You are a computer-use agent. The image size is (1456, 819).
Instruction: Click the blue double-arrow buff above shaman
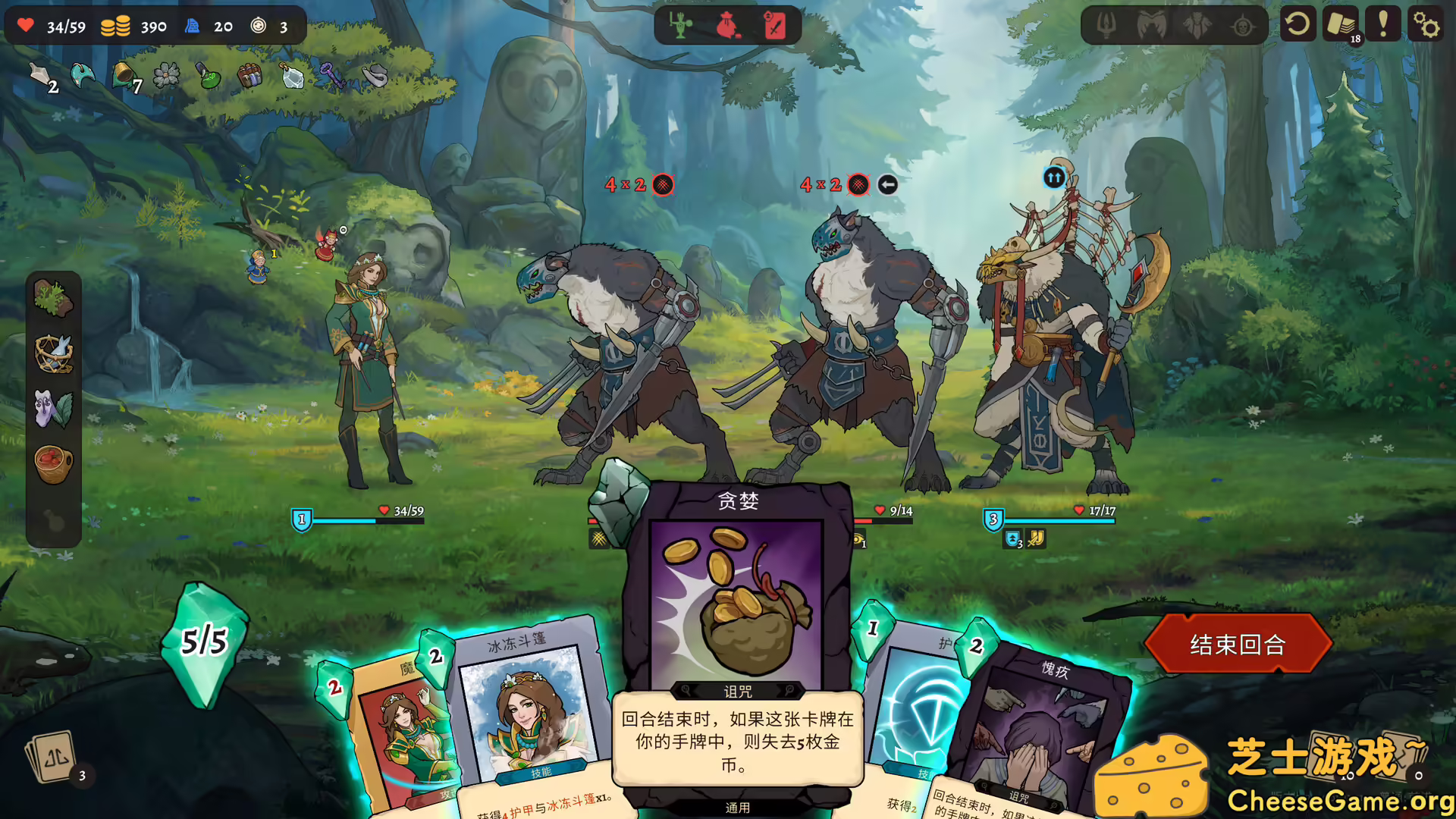click(1054, 177)
